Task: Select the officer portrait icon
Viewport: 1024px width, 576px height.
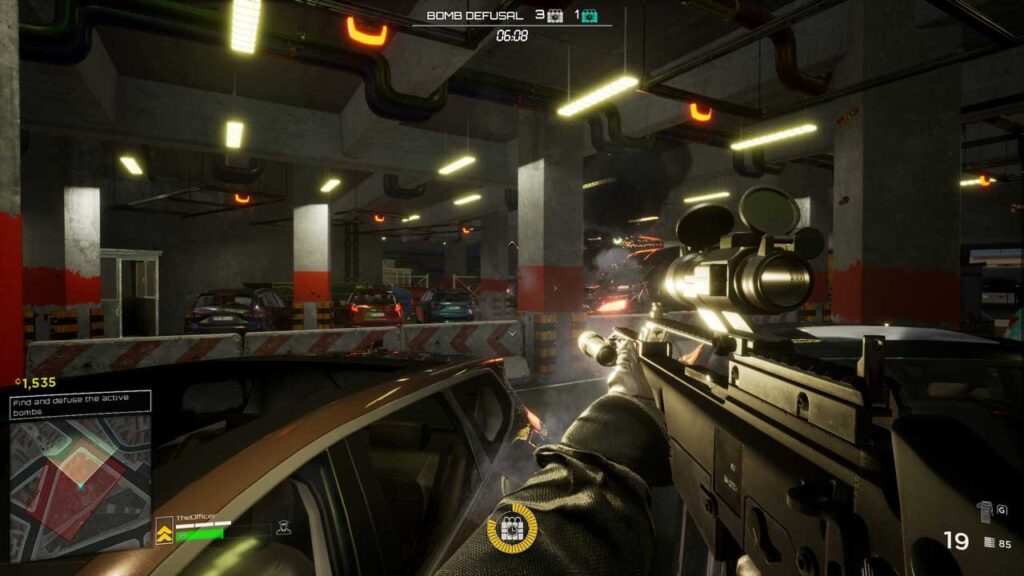Action: point(283,528)
